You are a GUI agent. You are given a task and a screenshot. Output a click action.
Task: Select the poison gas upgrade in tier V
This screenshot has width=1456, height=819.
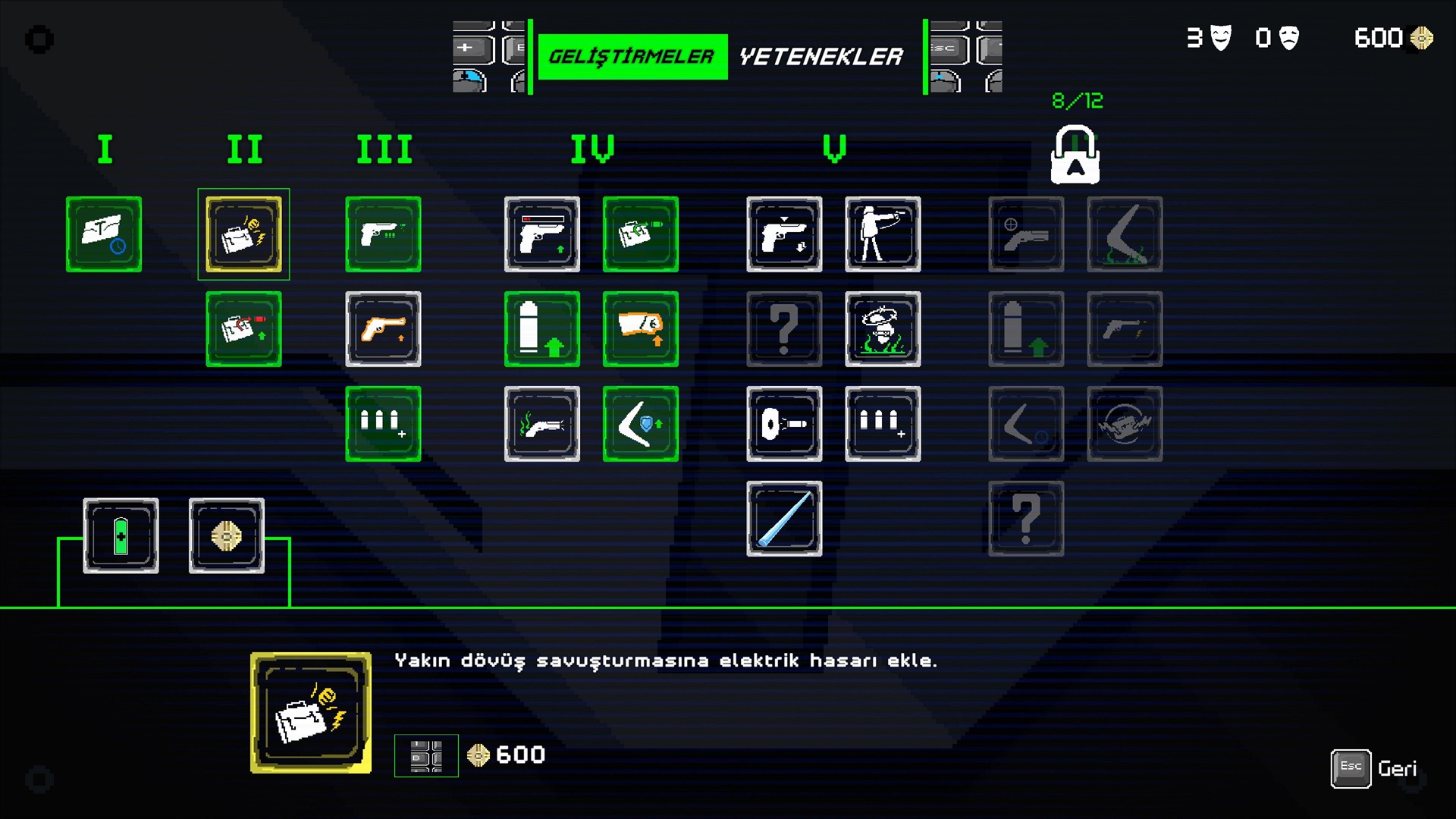(883, 328)
